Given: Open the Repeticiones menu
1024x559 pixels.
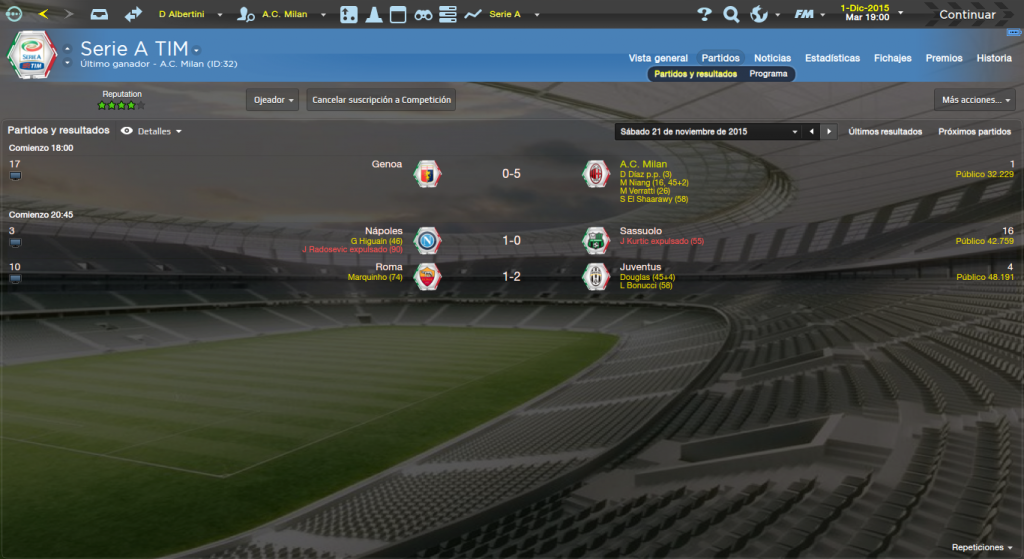Looking at the screenshot, I should [x=982, y=548].
